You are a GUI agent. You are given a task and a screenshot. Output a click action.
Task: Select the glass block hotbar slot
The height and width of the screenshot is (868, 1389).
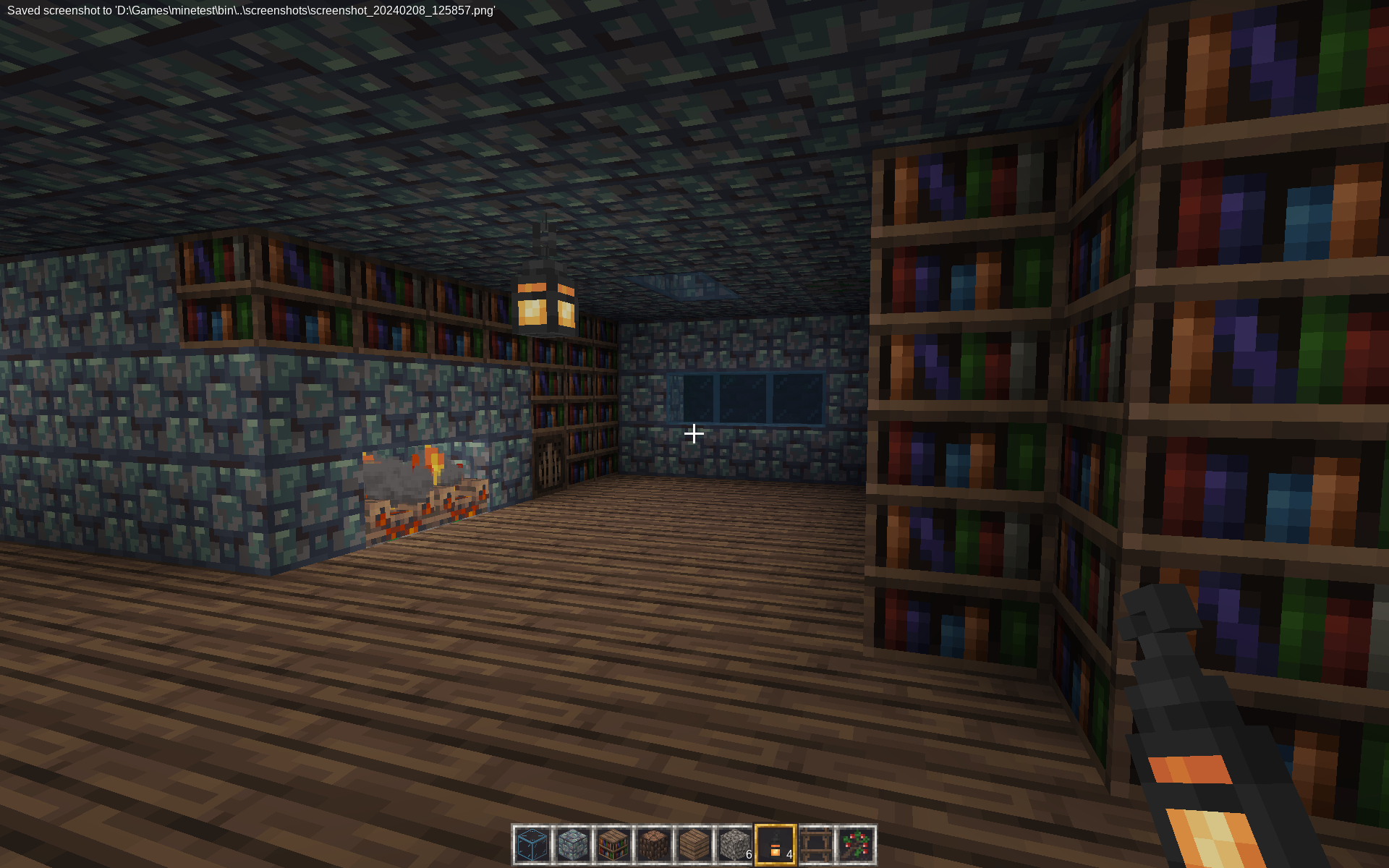[x=532, y=845]
